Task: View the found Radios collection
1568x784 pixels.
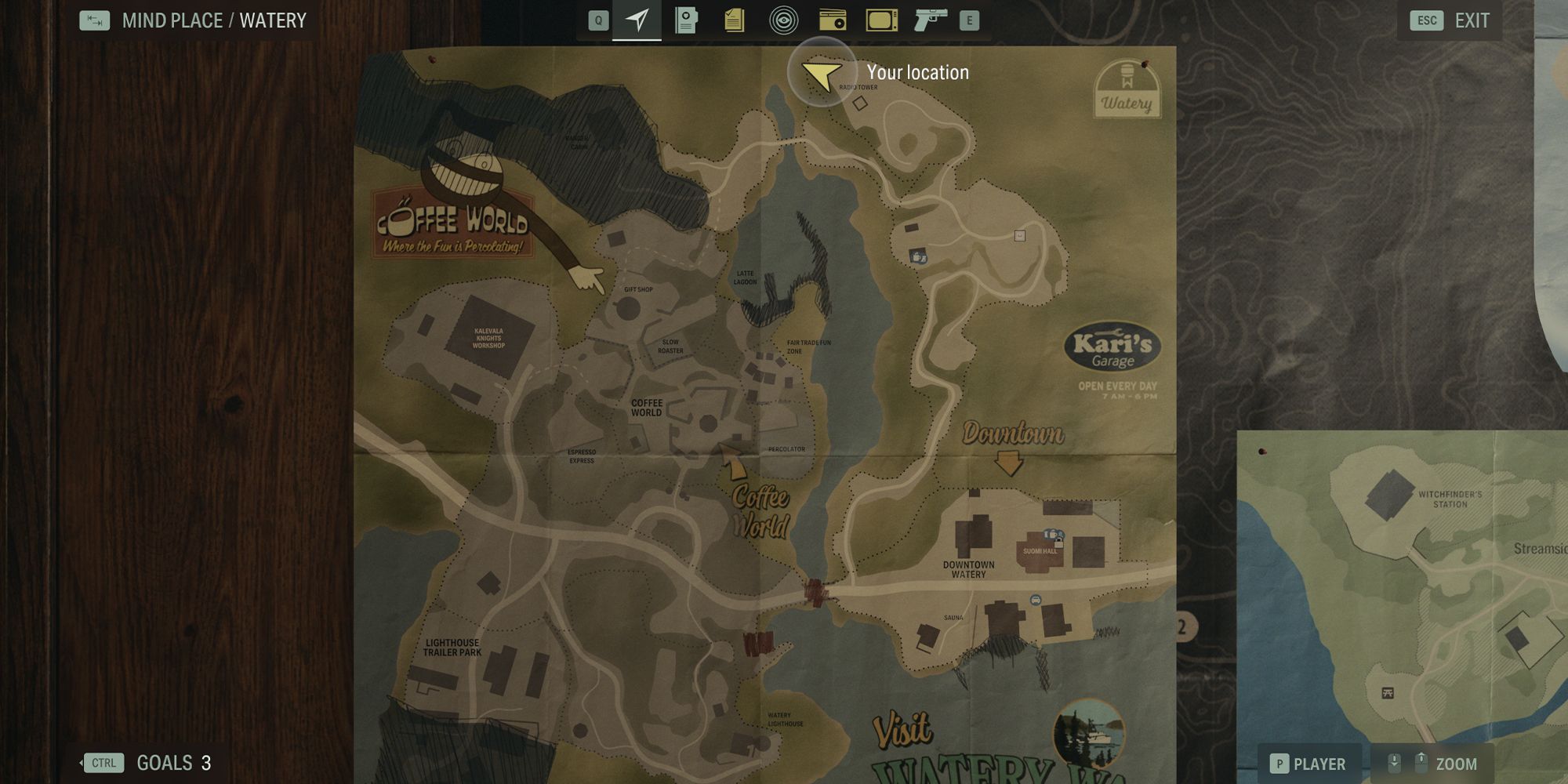Action: pos(832,20)
